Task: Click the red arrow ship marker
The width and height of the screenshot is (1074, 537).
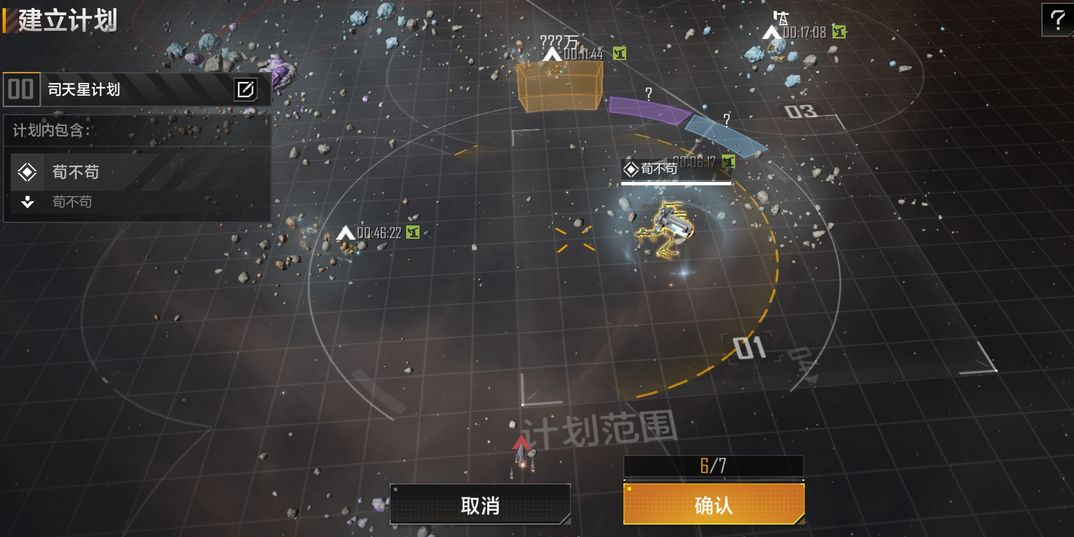Action: pyautogui.click(x=522, y=444)
